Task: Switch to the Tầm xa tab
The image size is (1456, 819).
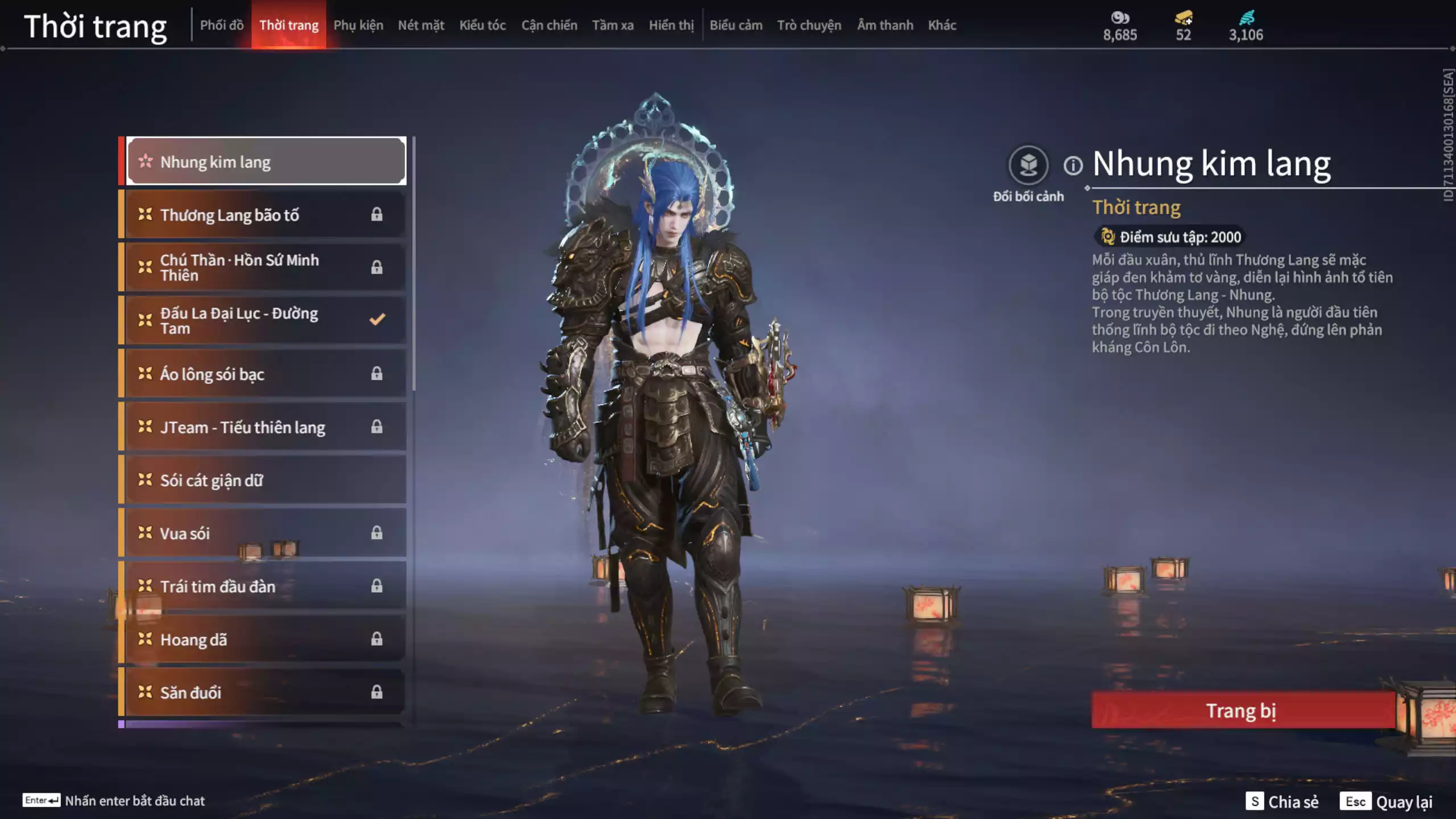Action: point(613,25)
